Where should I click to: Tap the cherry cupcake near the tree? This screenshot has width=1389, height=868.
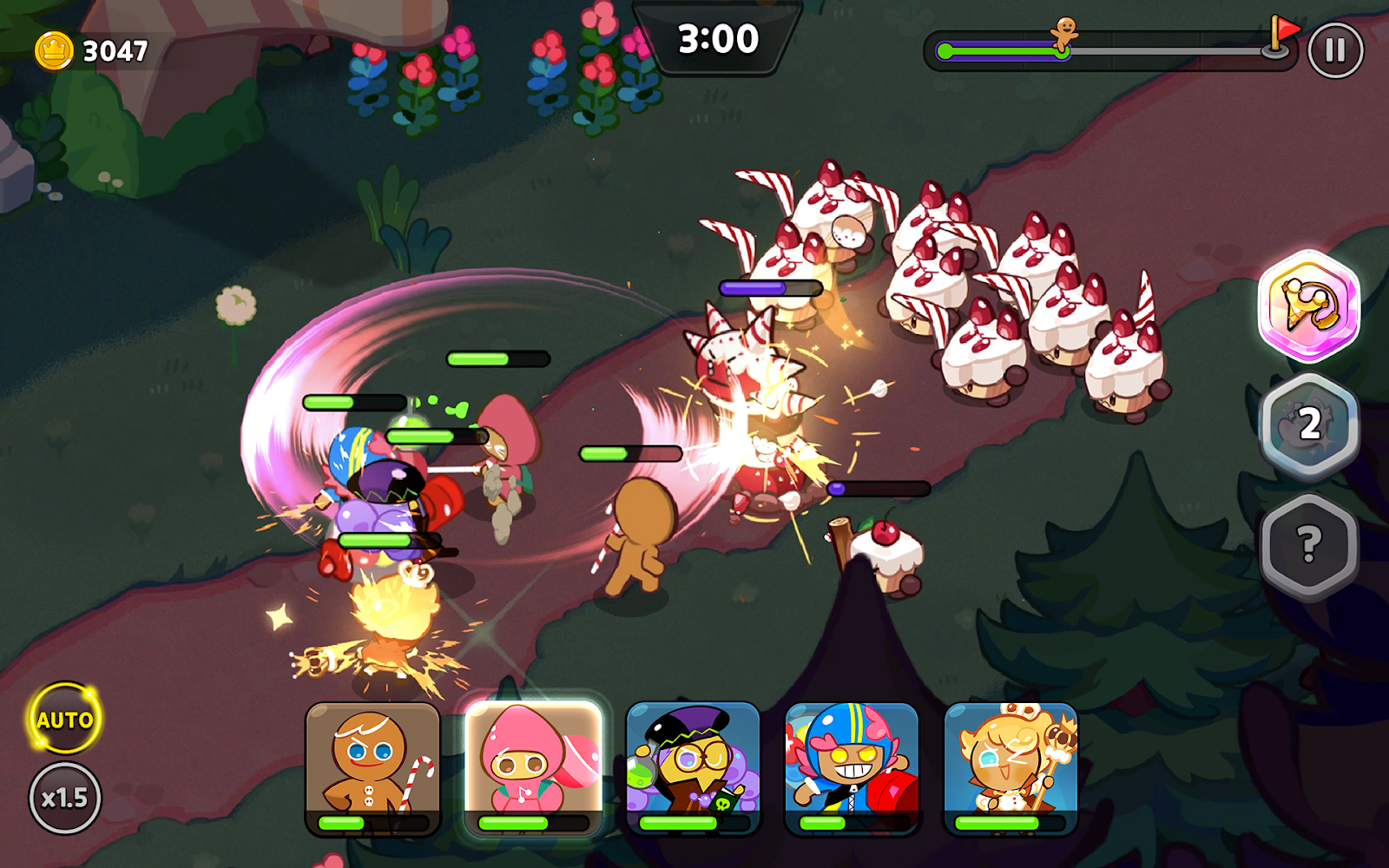coord(885,556)
